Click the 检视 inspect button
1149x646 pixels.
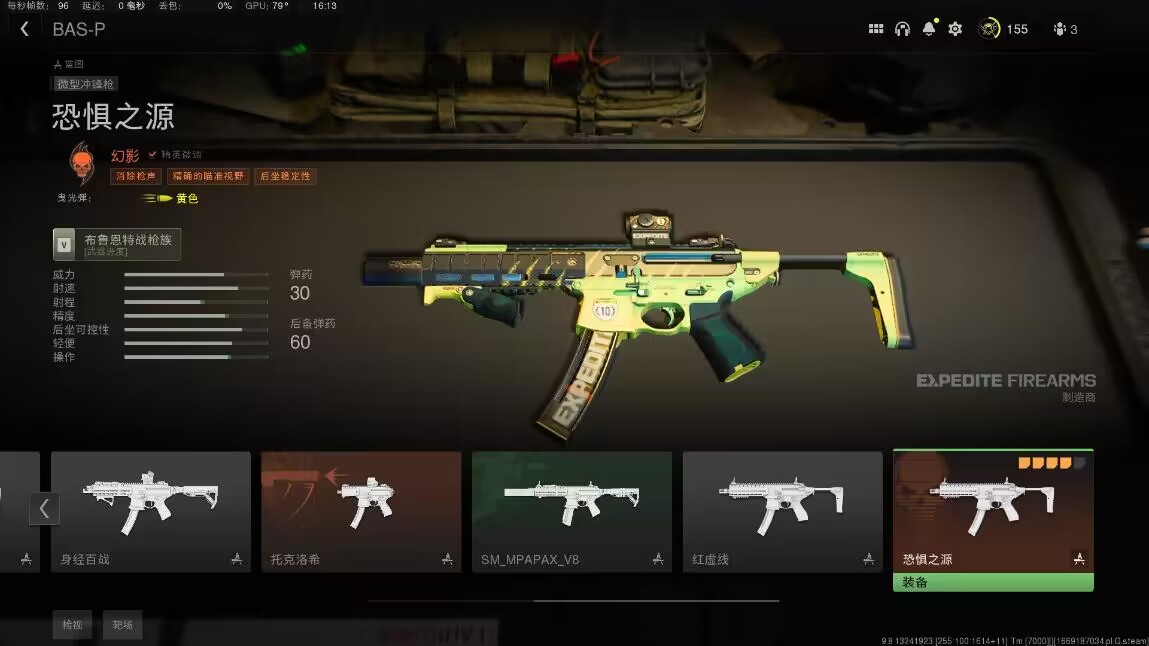[x=73, y=625]
